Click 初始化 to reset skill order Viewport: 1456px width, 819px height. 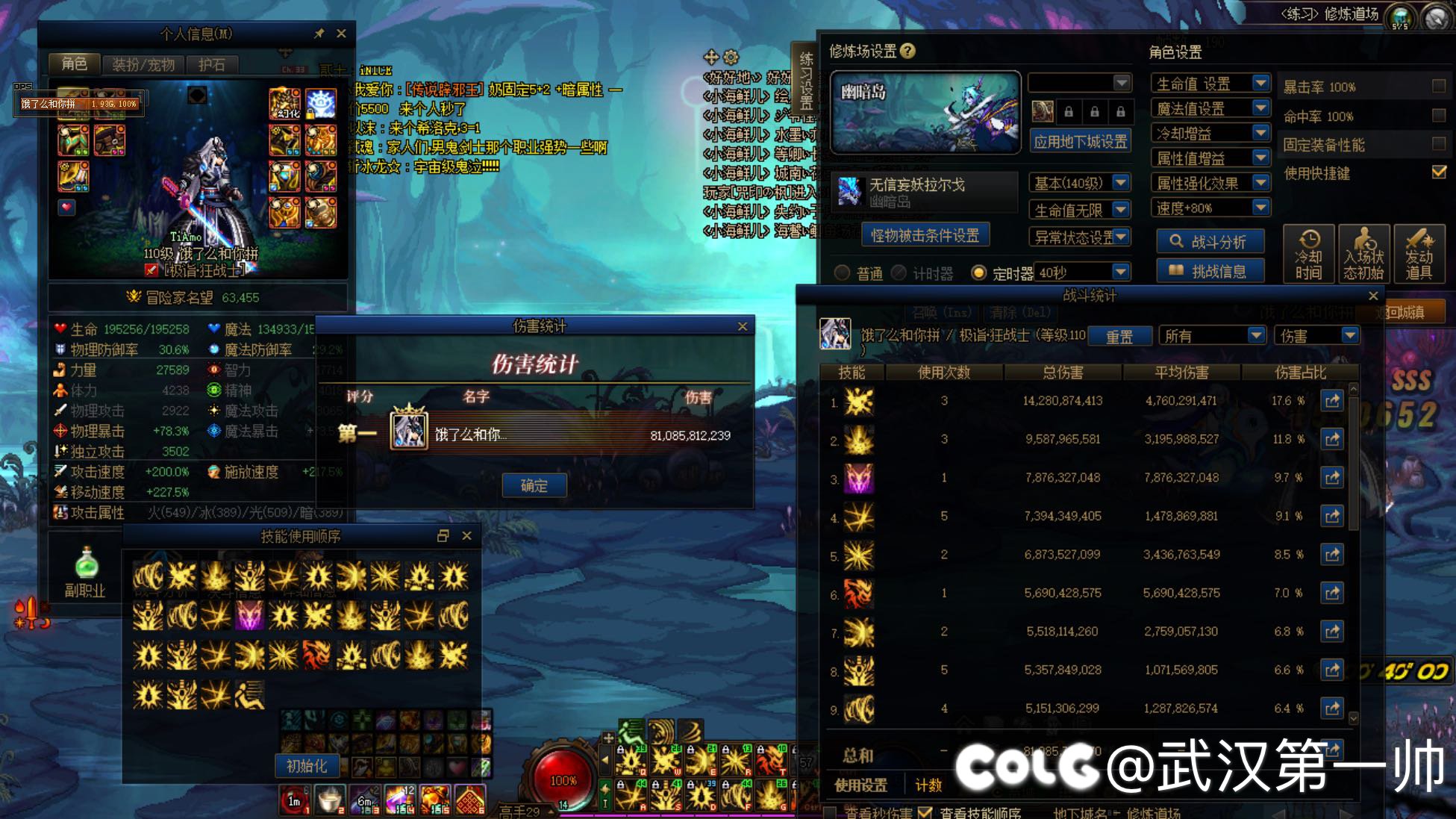click(307, 766)
